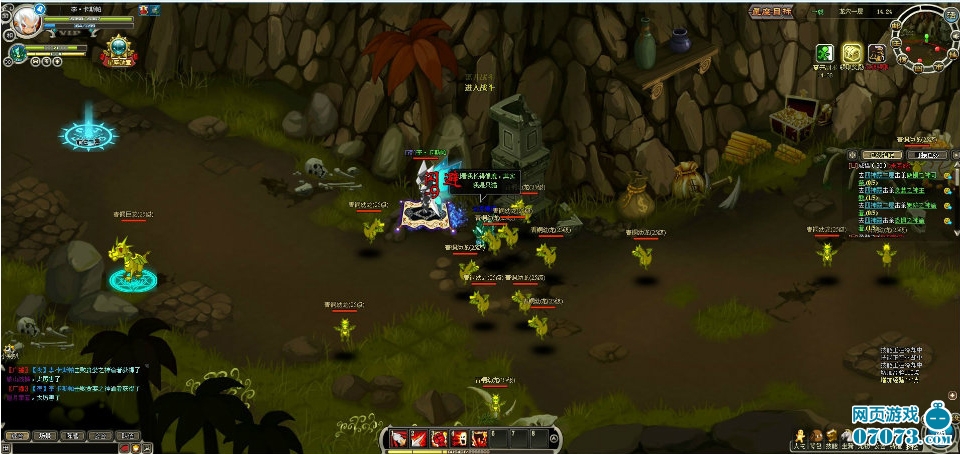Click the constellation goal button

(x=772, y=12)
